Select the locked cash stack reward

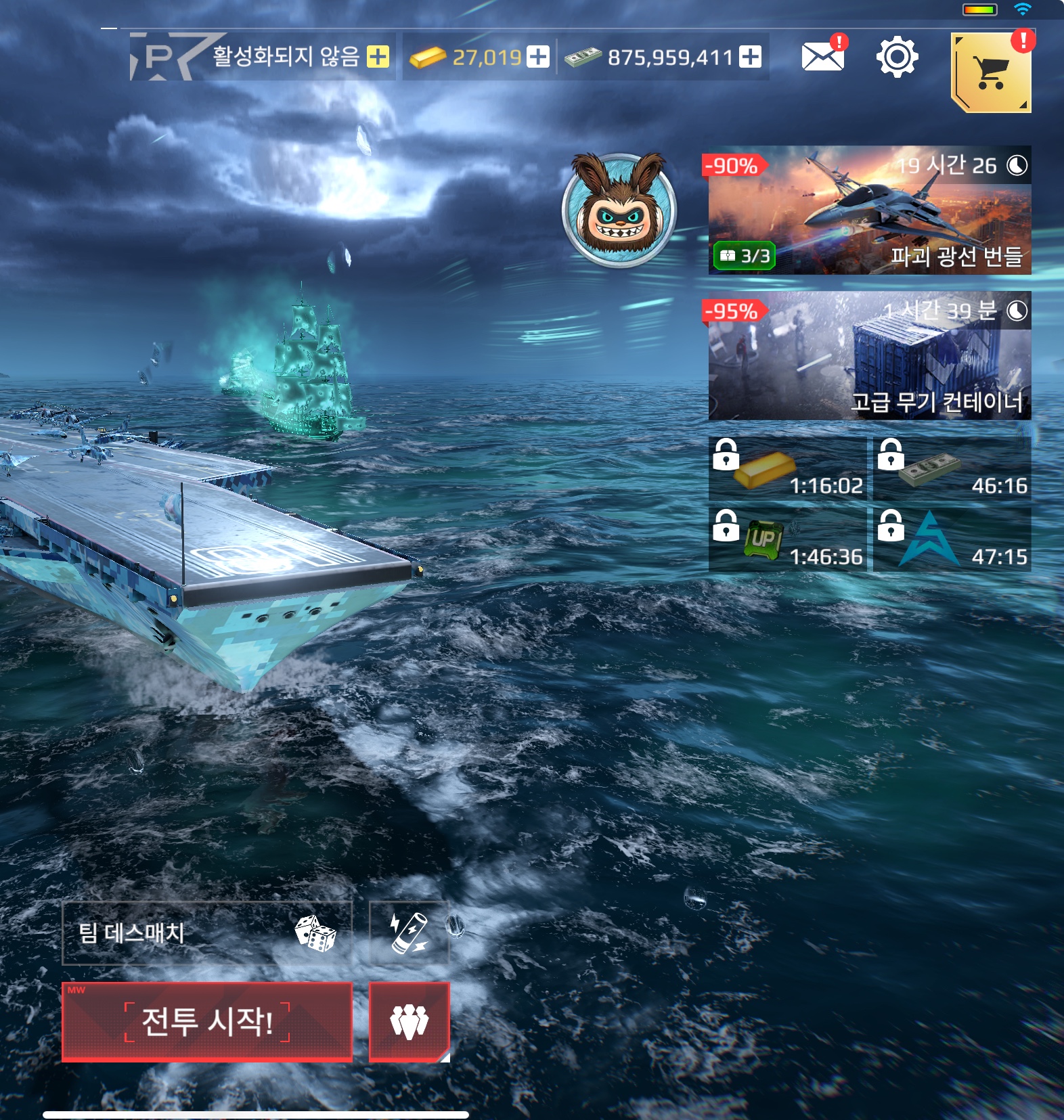coord(952,469)
